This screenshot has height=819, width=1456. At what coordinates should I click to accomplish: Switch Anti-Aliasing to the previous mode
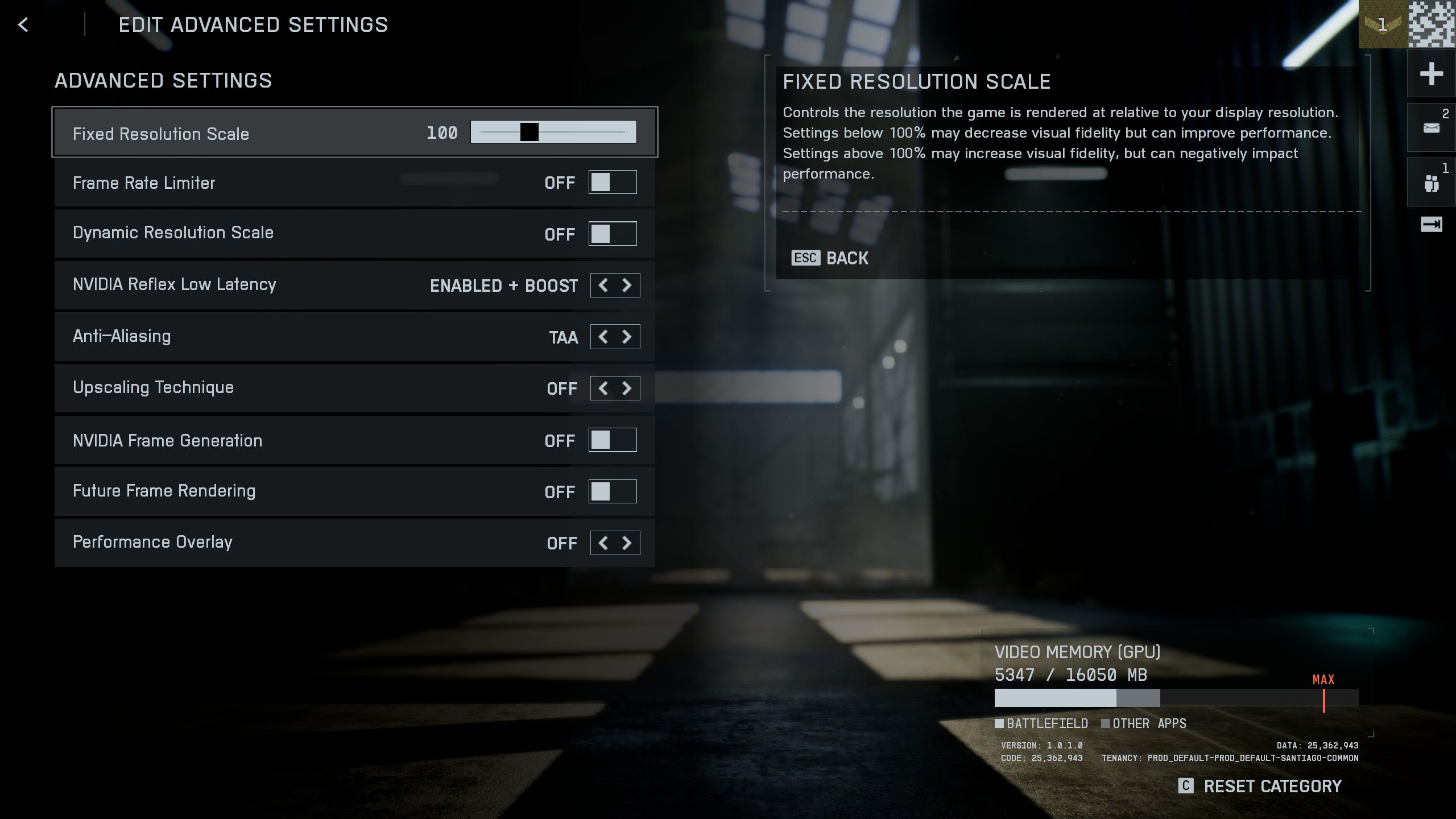pyautogui.click(x=603, y=337)
